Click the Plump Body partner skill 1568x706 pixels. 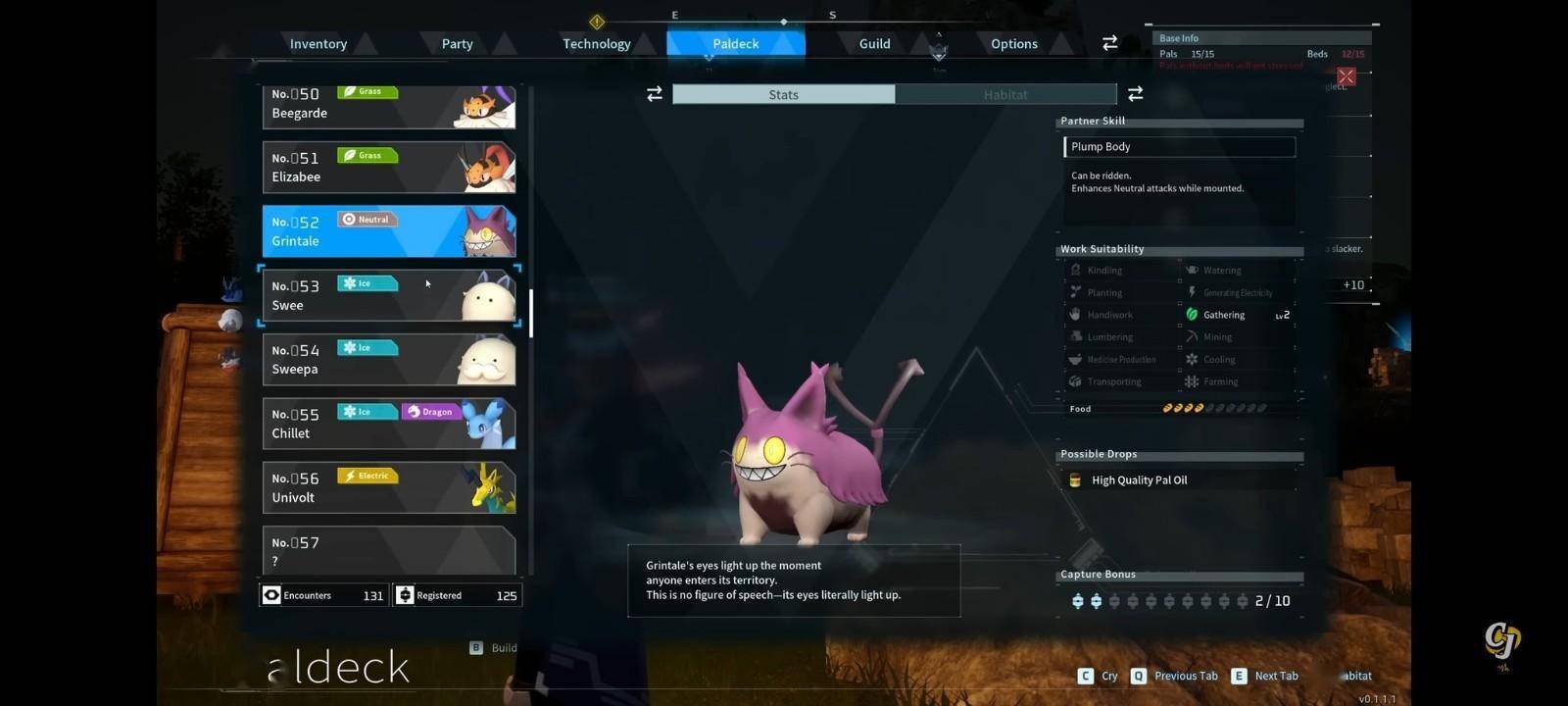point(1179,147)
